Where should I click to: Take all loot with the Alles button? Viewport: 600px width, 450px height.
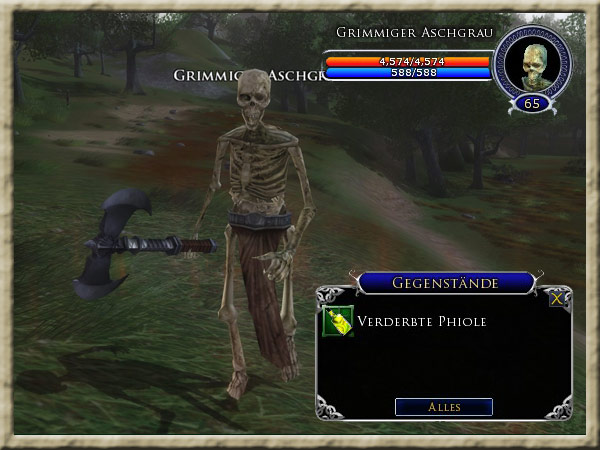[443, 407]
